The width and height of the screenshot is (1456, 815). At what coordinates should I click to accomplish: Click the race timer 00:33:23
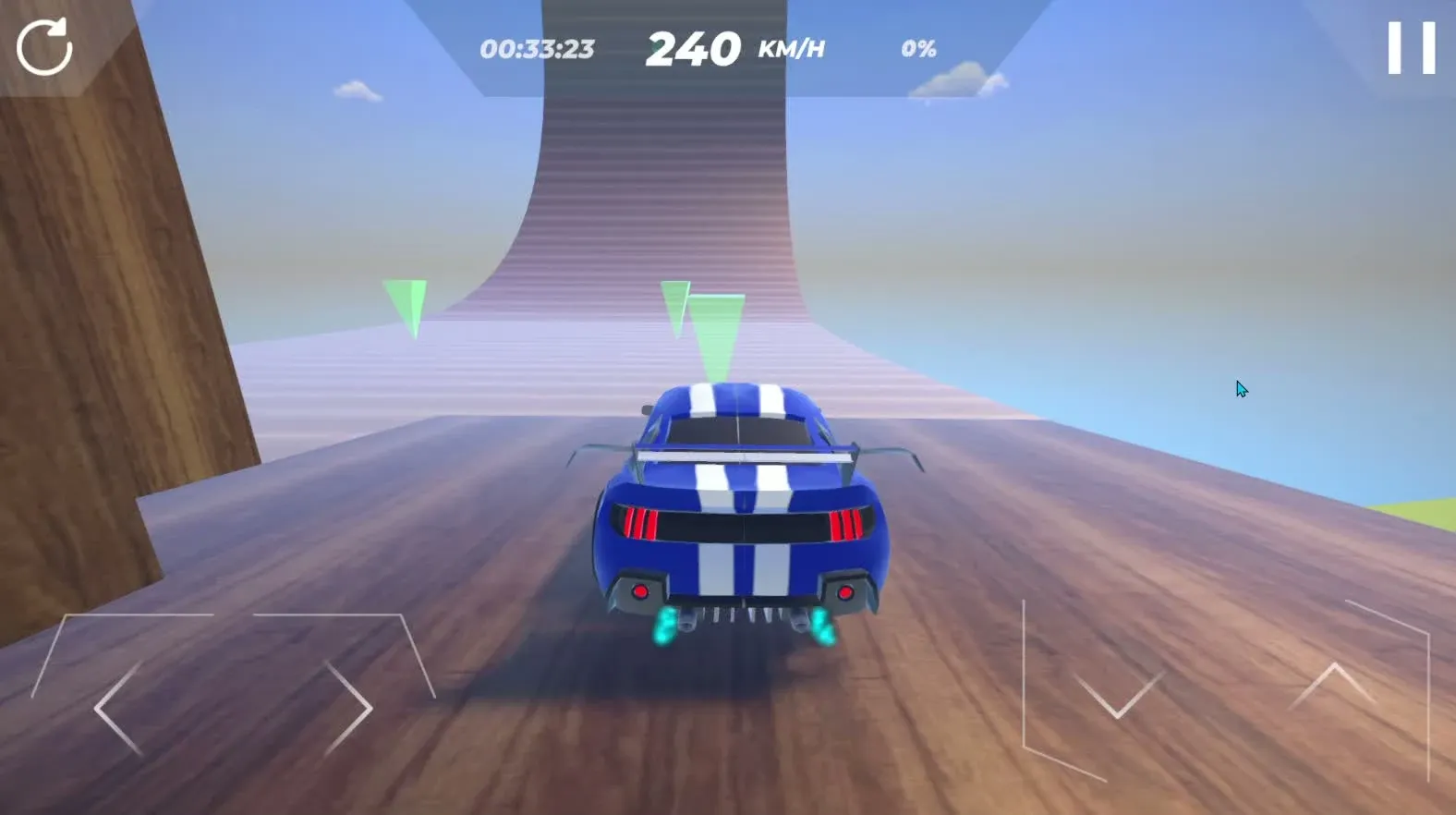pos(539,49)
